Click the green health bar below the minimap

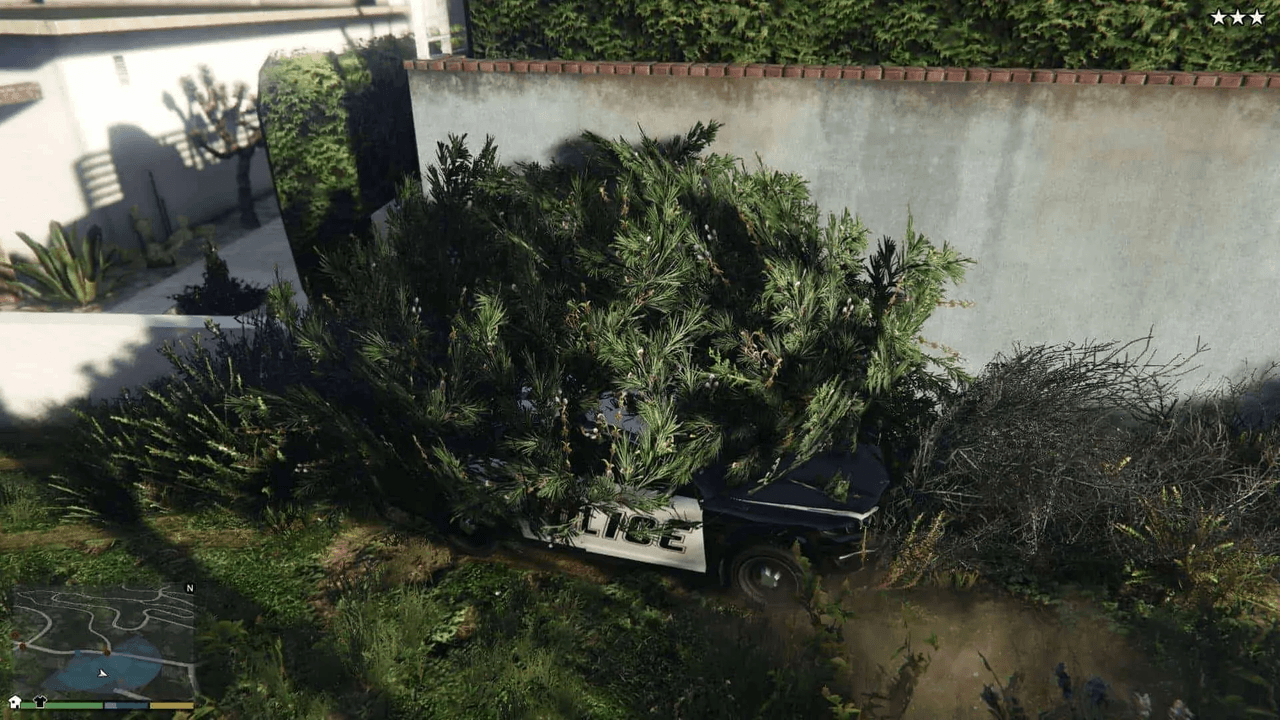point(60,704)
